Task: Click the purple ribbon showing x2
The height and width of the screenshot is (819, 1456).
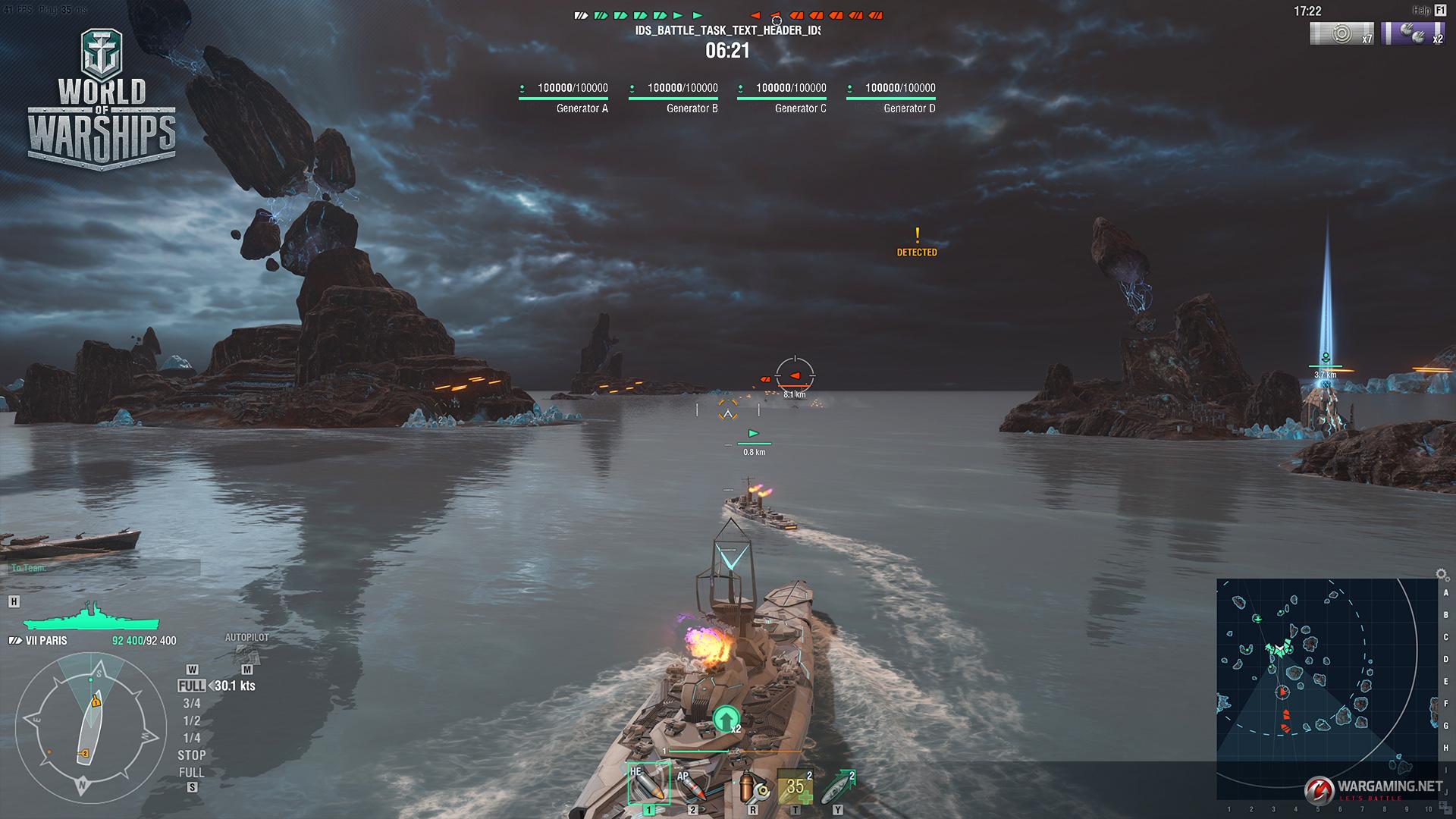Action: [x=1414, y=34]
